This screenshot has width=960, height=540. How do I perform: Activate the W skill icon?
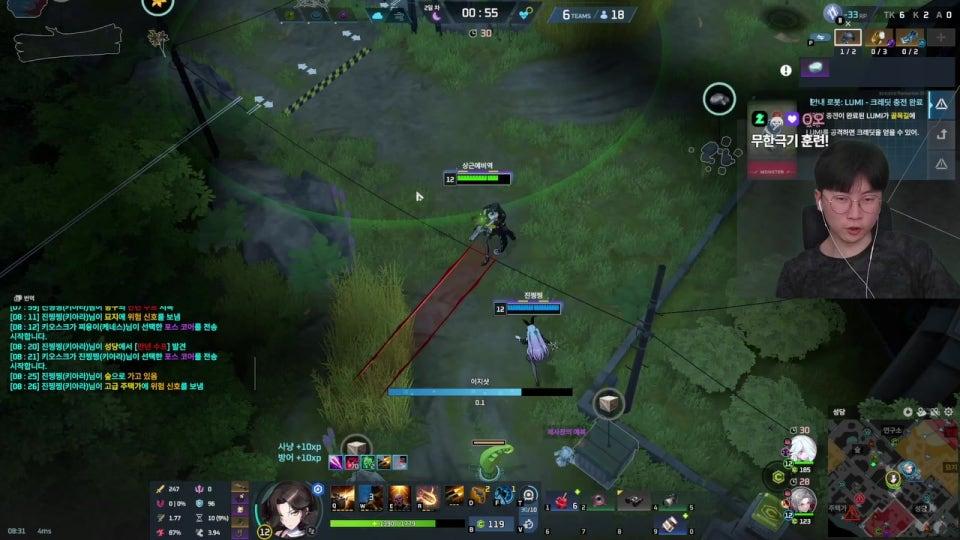coord(371,494)
